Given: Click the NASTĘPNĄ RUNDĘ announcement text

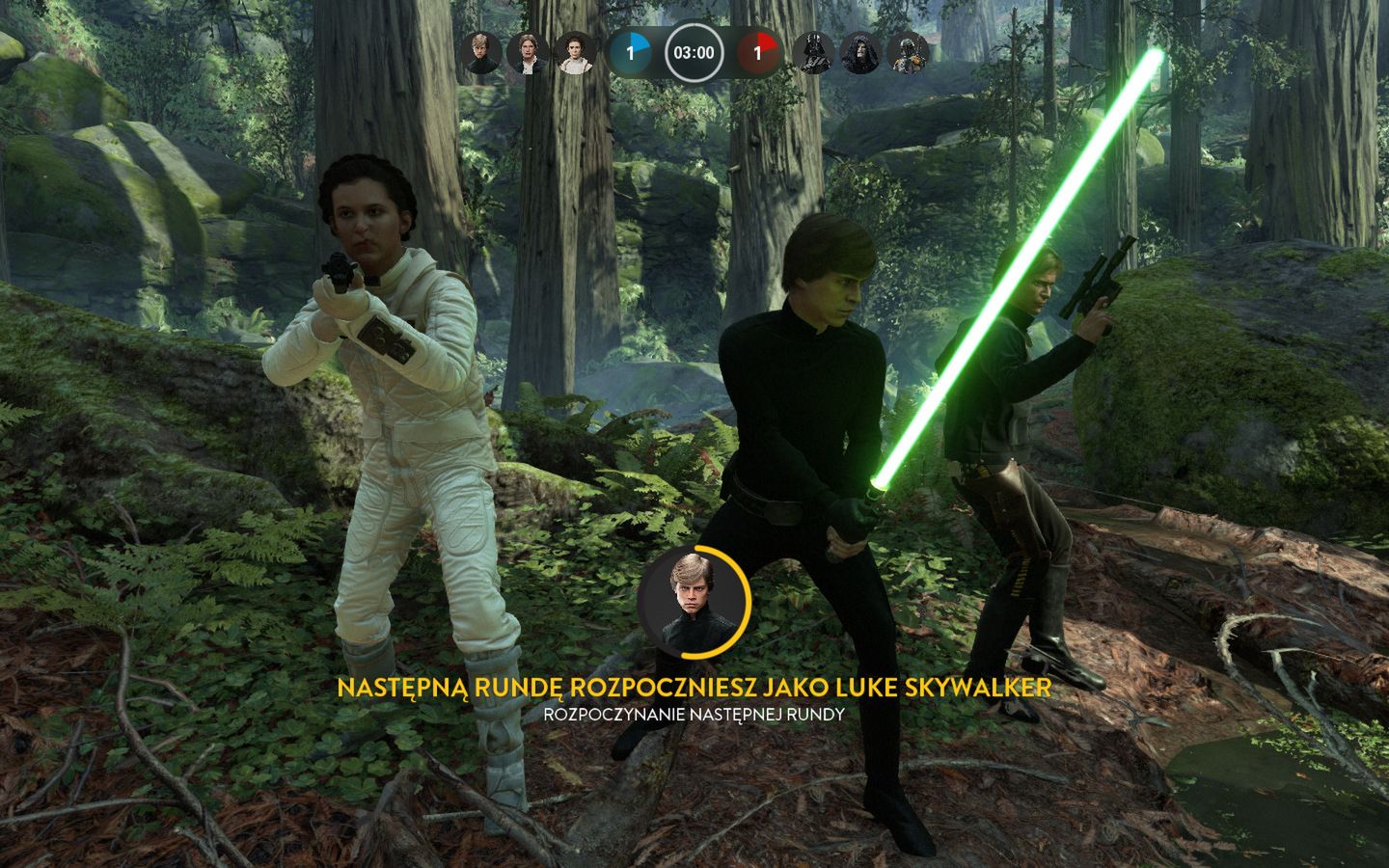Looking at the screenshot, I should click(x=695, y=689).
